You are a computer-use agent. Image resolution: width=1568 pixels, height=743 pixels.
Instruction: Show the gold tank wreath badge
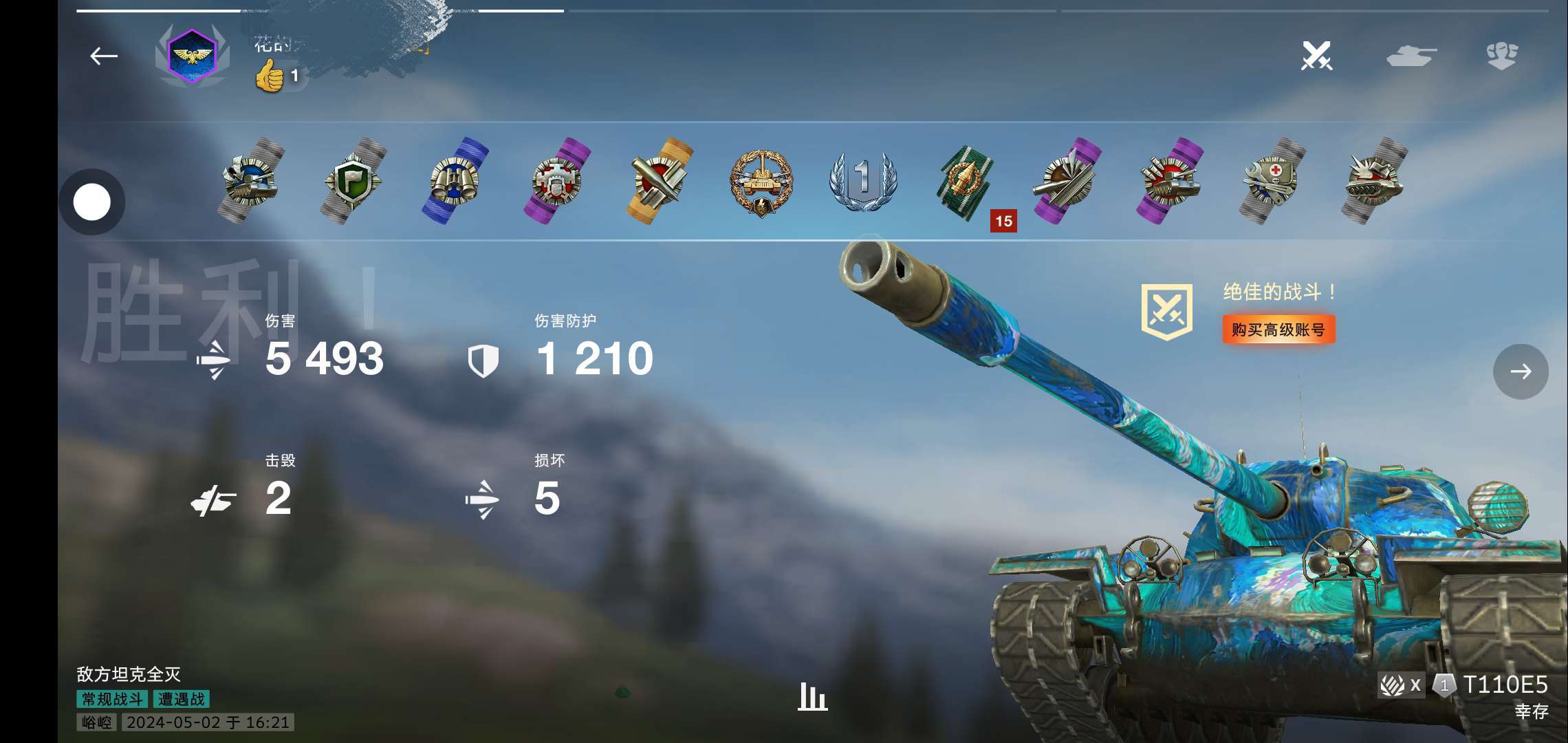(761, 182)
